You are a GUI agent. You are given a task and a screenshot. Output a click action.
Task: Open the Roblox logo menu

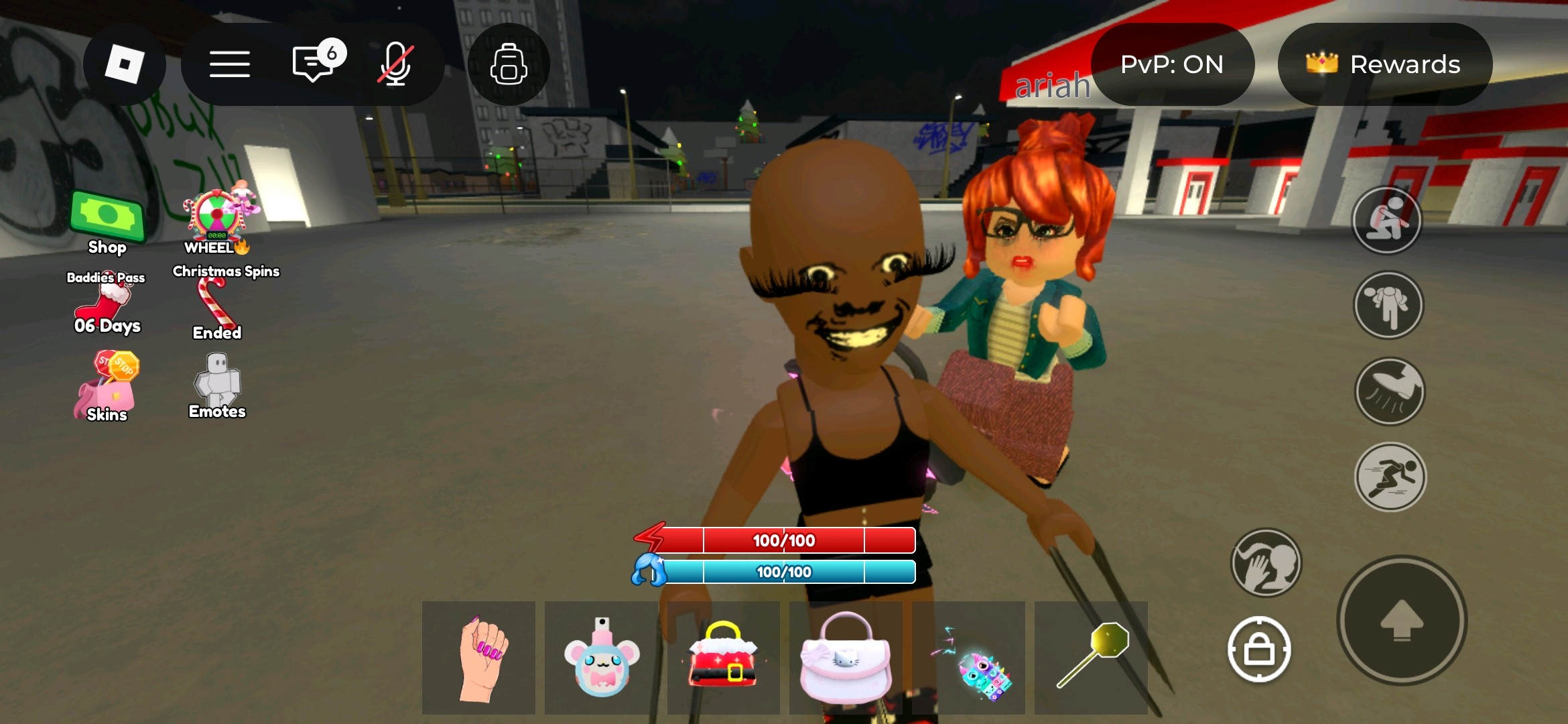tap(124, 64)
